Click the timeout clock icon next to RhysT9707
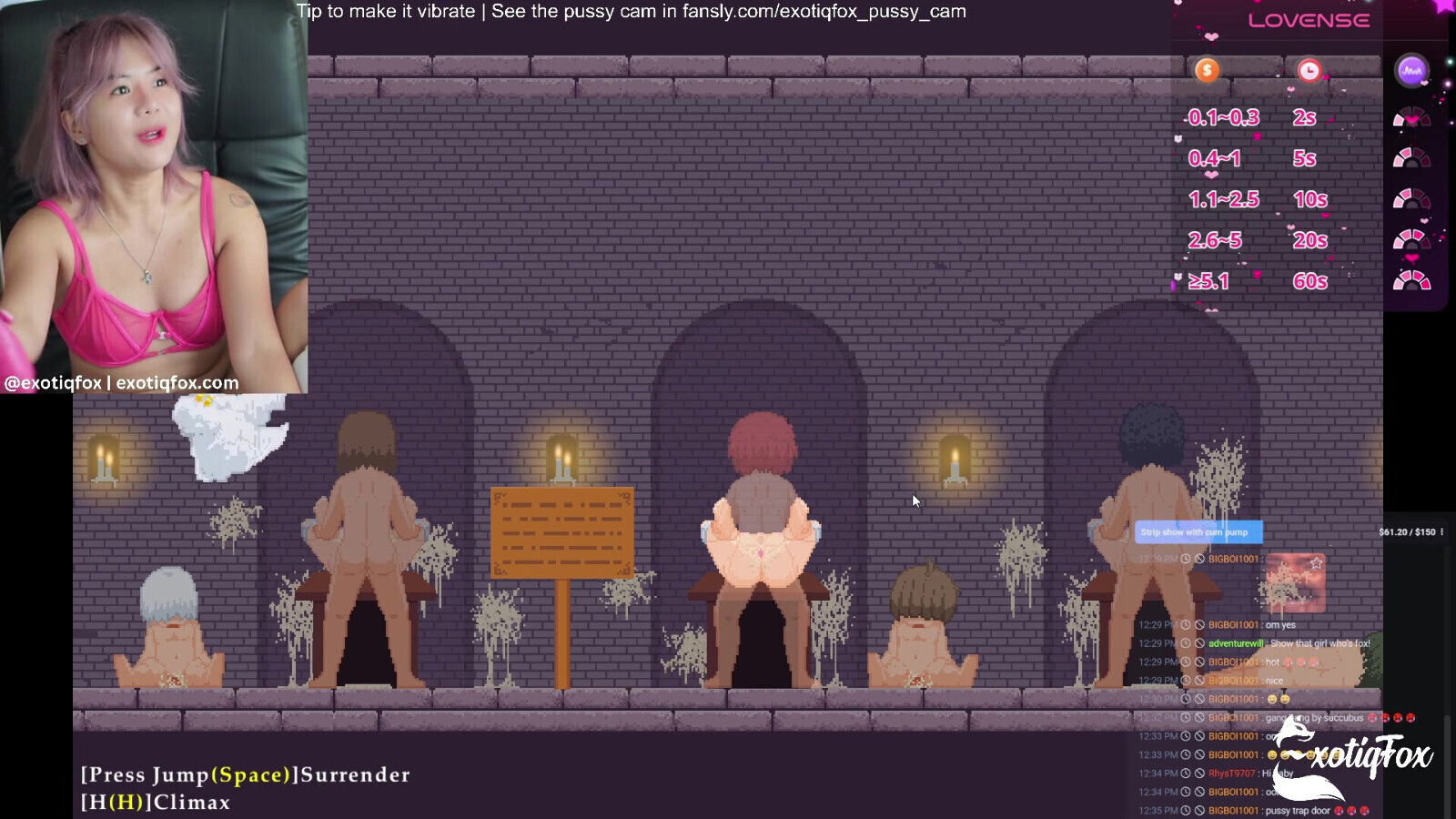Viewport: 1456px width, 819px height. (x=1186, y=773)
